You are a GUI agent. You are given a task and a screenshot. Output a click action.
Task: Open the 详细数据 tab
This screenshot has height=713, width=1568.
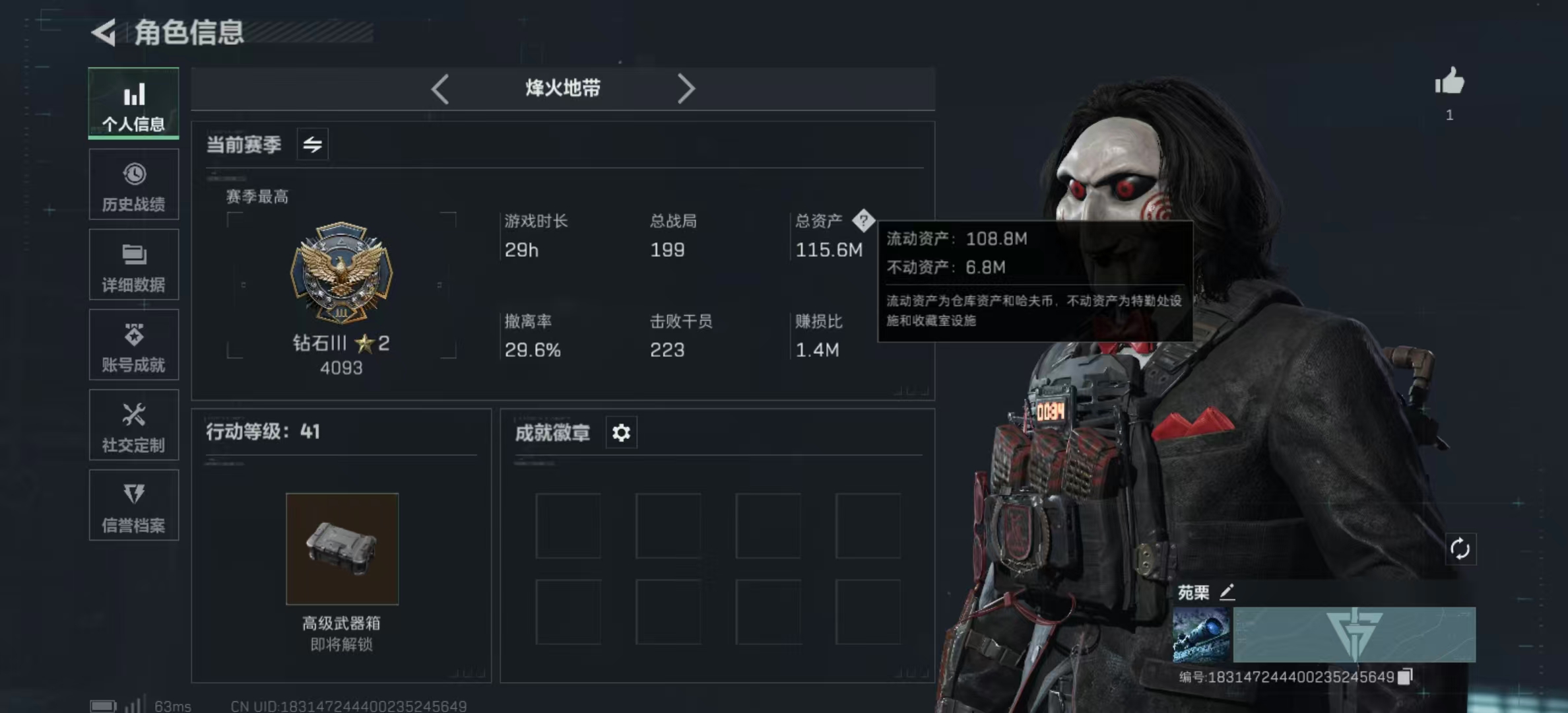pyautogui.click(x=133, y=265)
